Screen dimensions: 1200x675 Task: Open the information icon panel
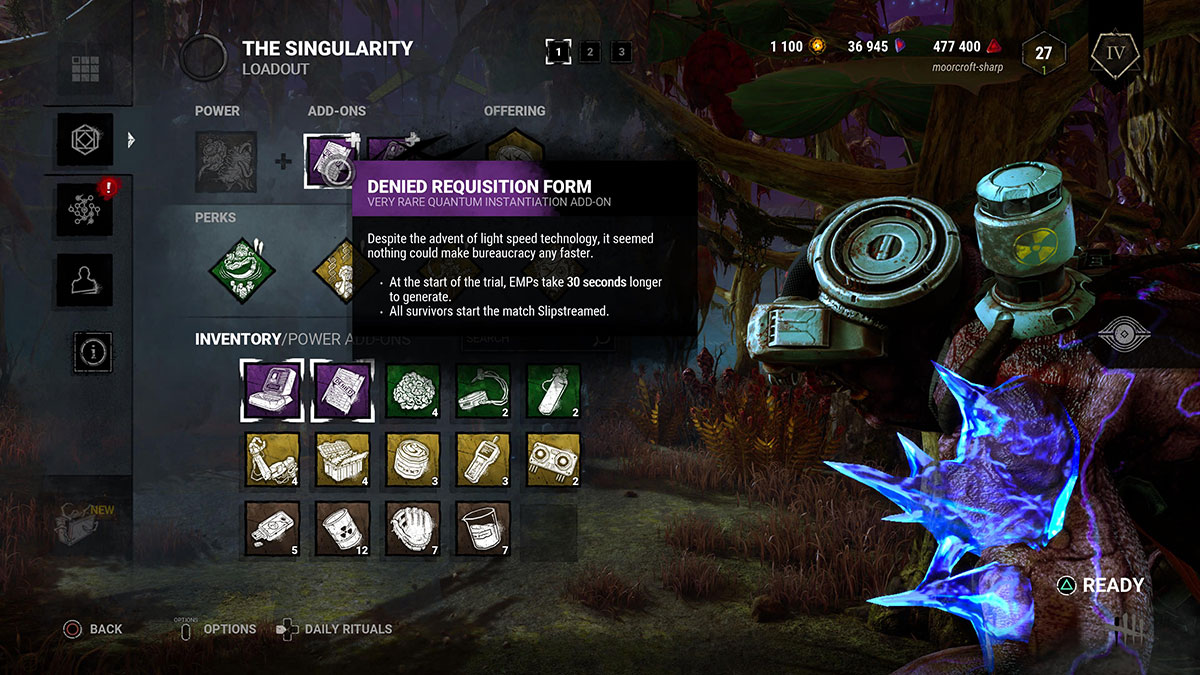point(93,352)
